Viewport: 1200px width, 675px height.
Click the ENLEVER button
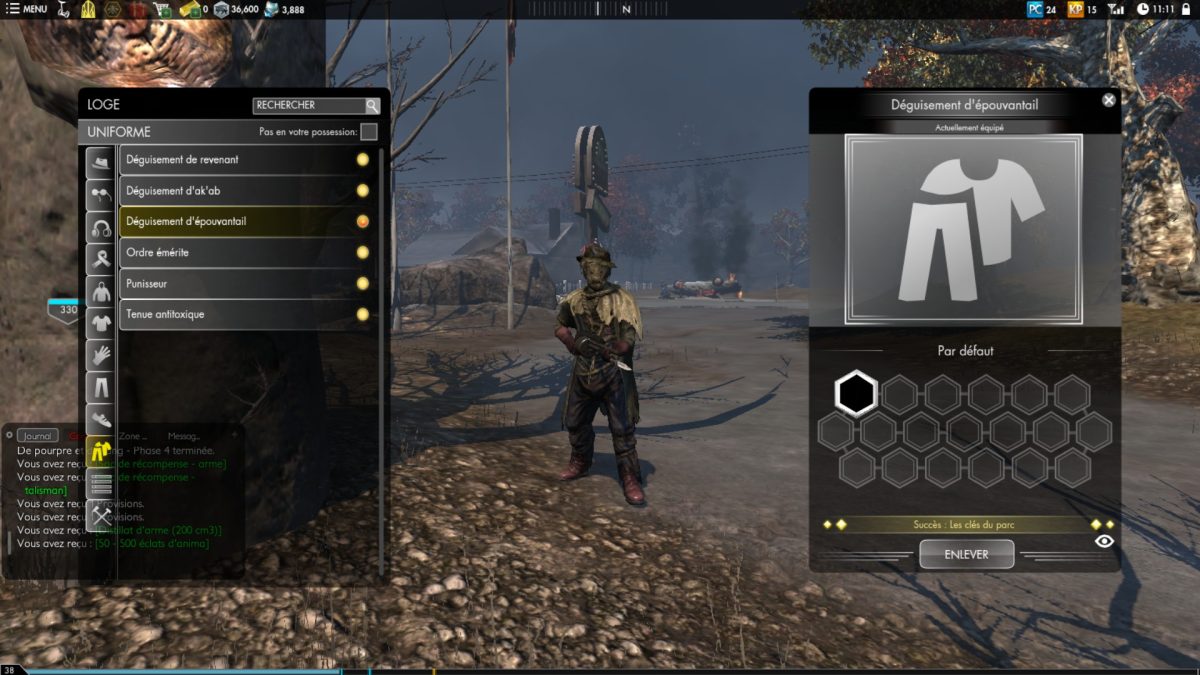point(966,554)
